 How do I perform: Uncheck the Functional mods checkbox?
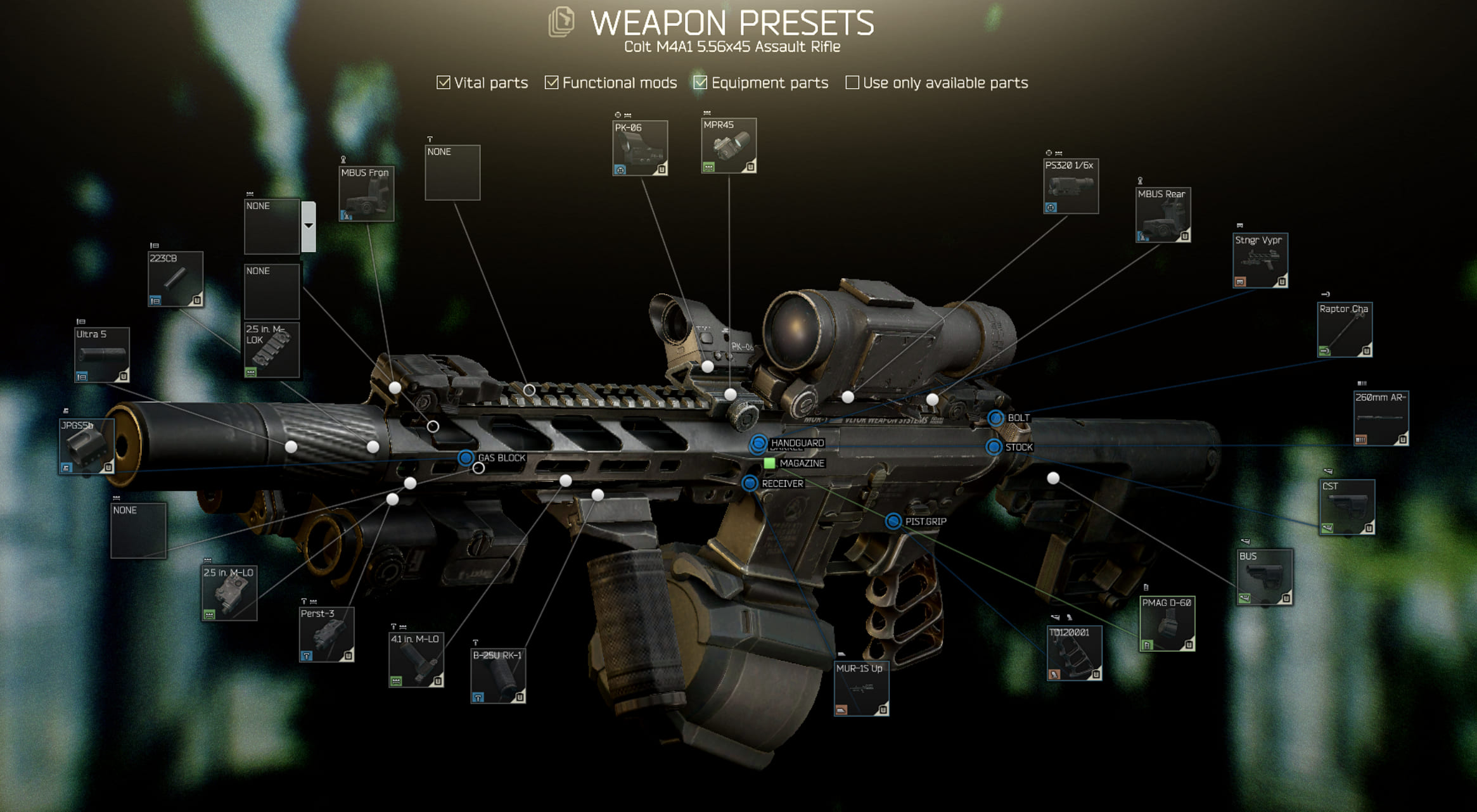click(x=552, y=83)
